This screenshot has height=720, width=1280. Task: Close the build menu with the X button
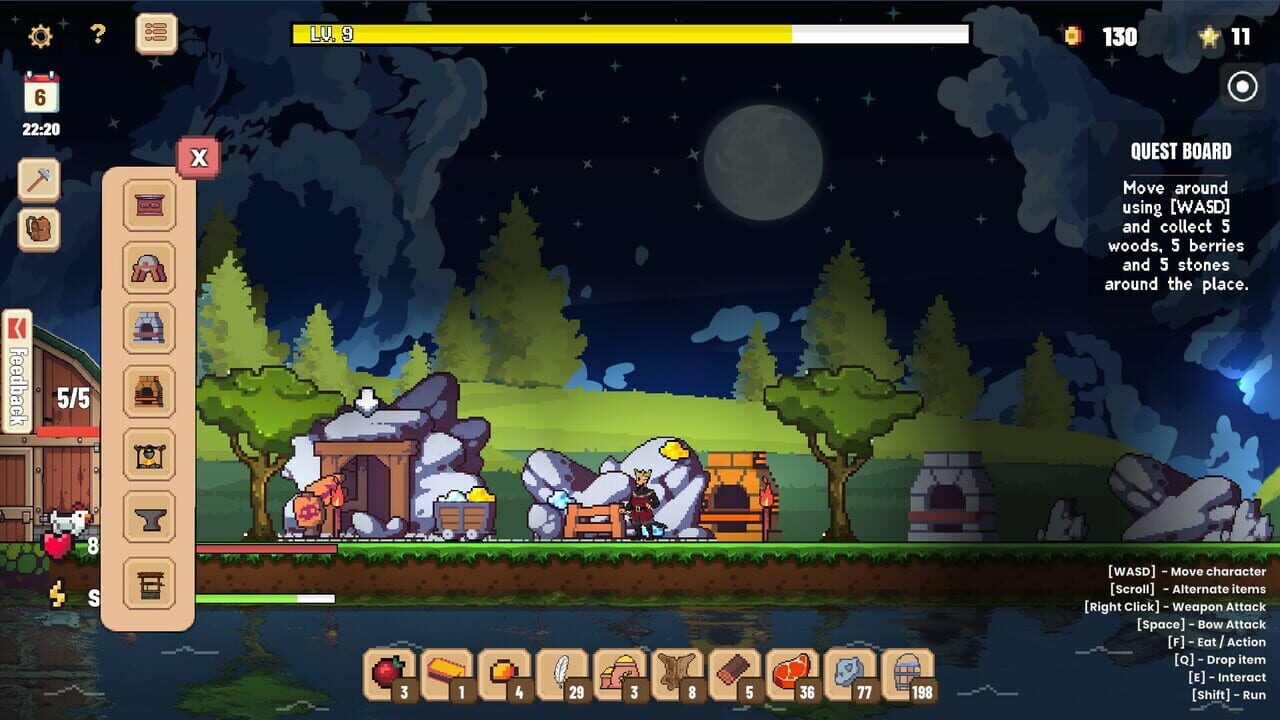click(199, 157)
